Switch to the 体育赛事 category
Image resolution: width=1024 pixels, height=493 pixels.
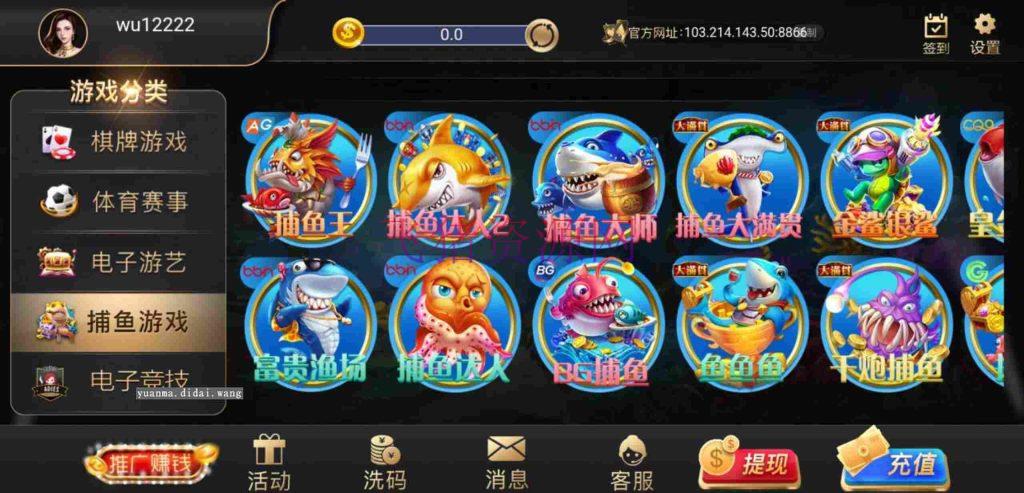pyautogui.click(x=118, y=201)
